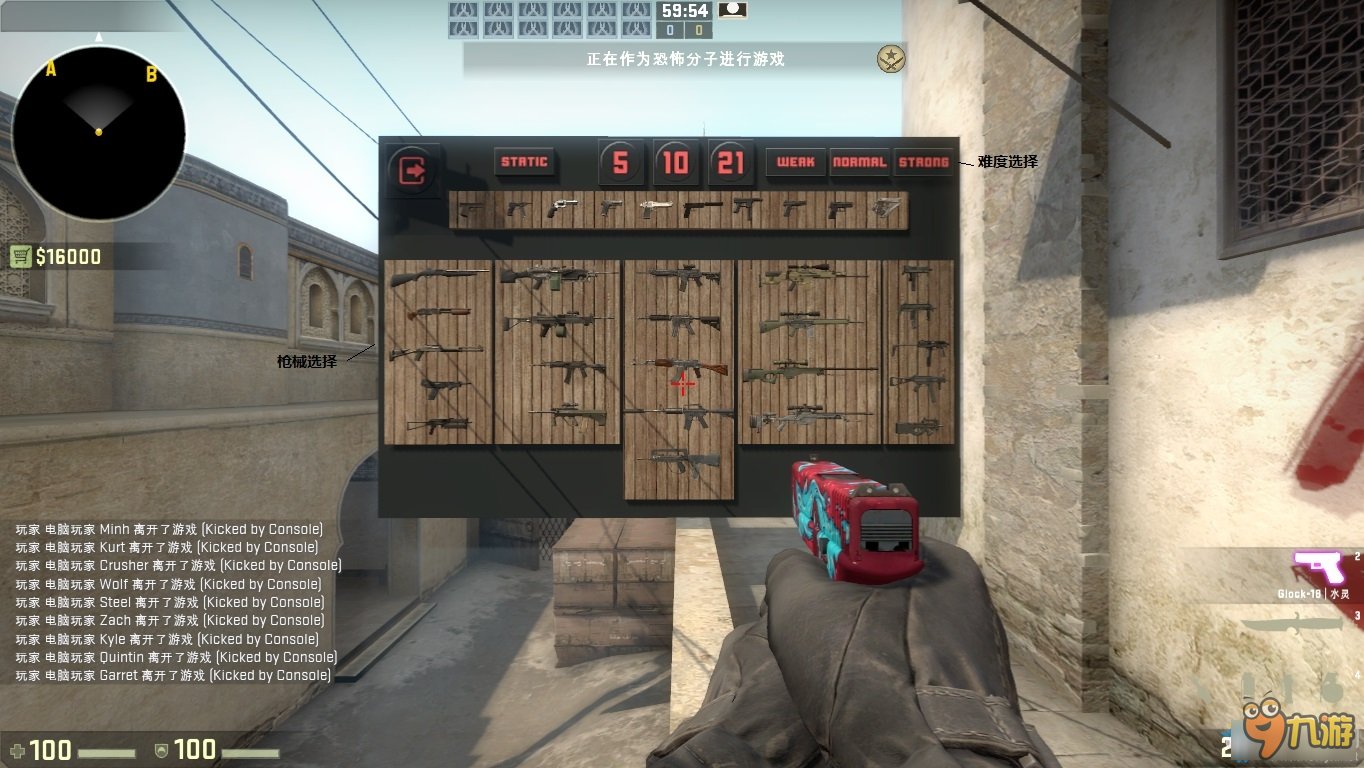The width and height of the screenshot is (1364, 768).
Task: Pick the Desert Eagle from the pistol row
Action: point(656,209)
